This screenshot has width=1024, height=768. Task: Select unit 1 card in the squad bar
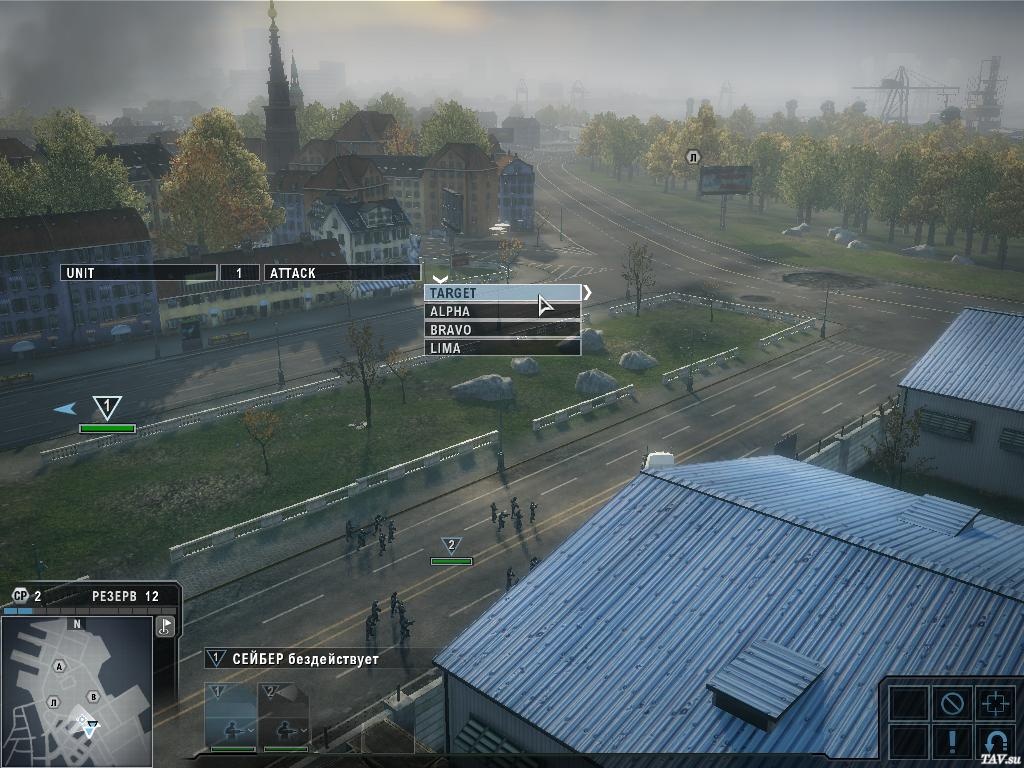[x=231, y=715]
